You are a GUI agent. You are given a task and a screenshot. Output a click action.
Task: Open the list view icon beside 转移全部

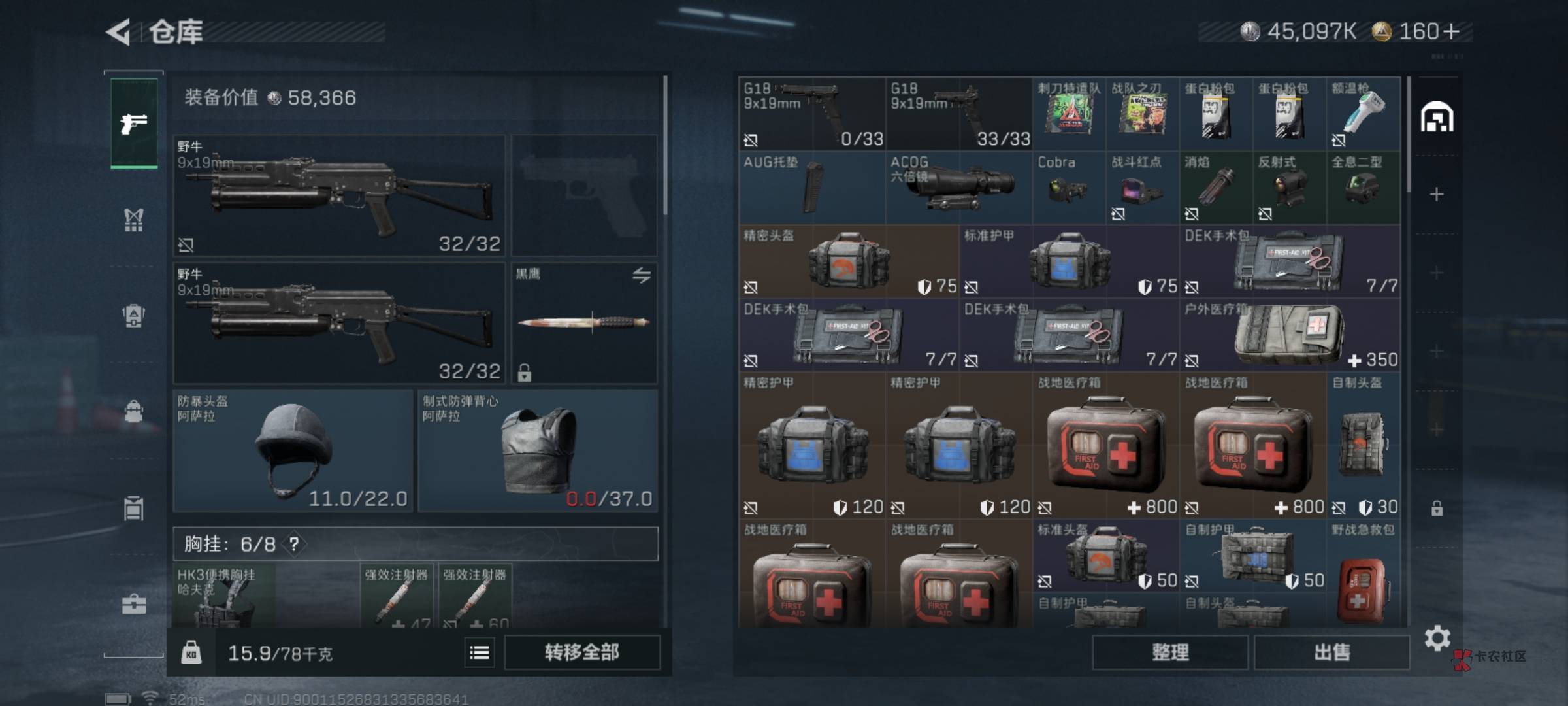480,652
